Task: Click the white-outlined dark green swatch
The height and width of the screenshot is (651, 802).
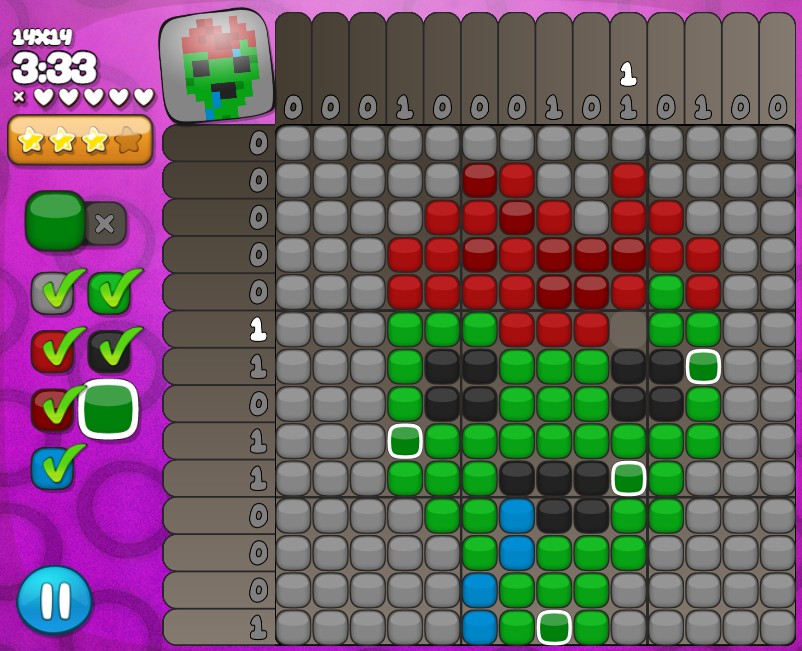Action: click(109, 409)
